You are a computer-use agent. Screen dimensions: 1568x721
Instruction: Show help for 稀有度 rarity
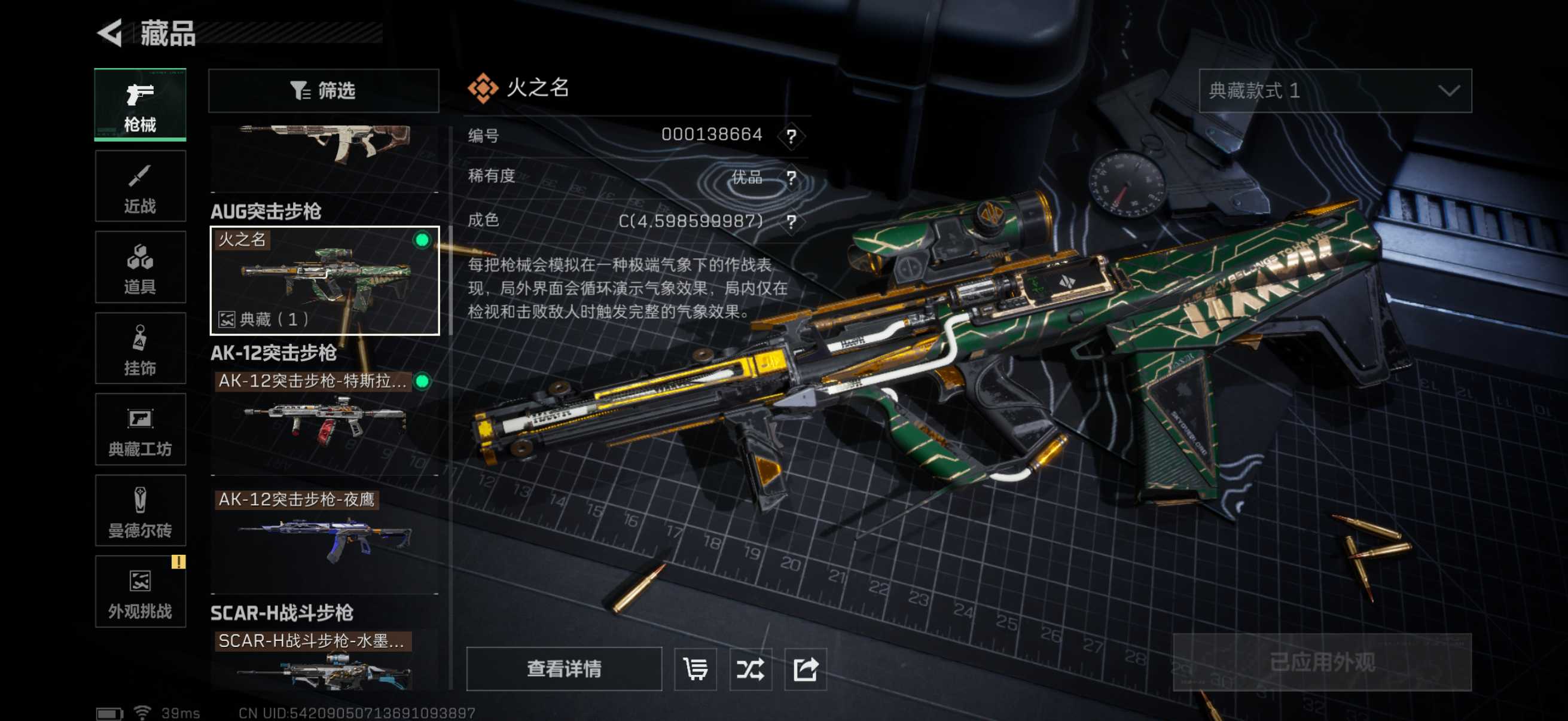(791, 178)
